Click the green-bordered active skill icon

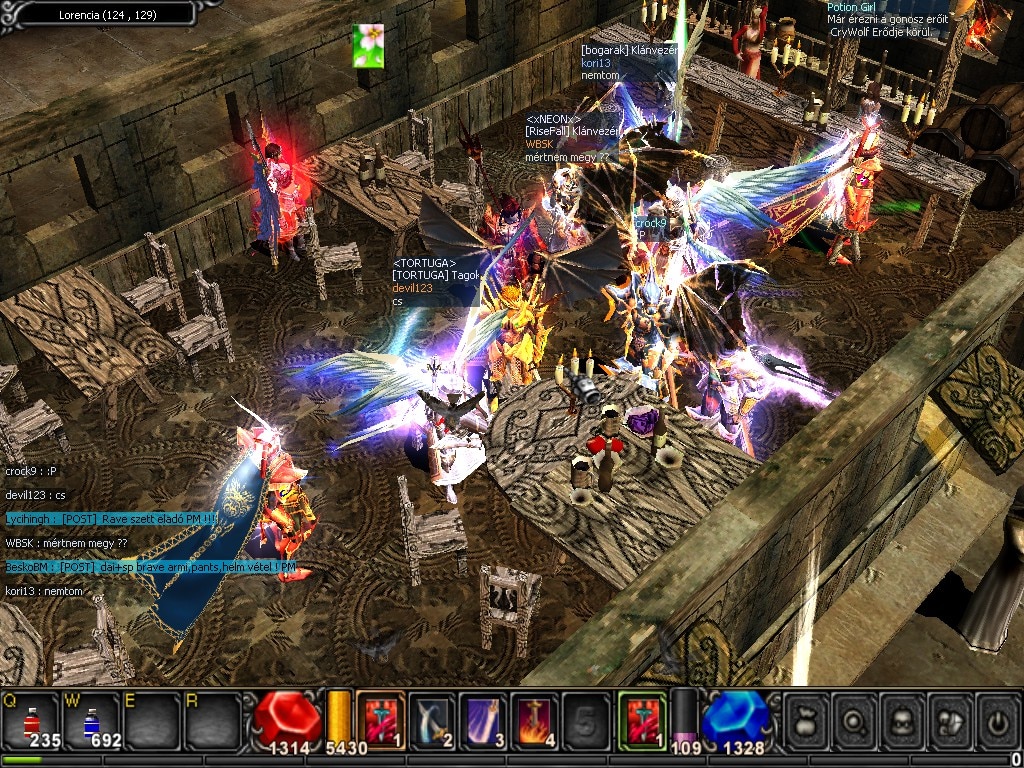[641, 717]
